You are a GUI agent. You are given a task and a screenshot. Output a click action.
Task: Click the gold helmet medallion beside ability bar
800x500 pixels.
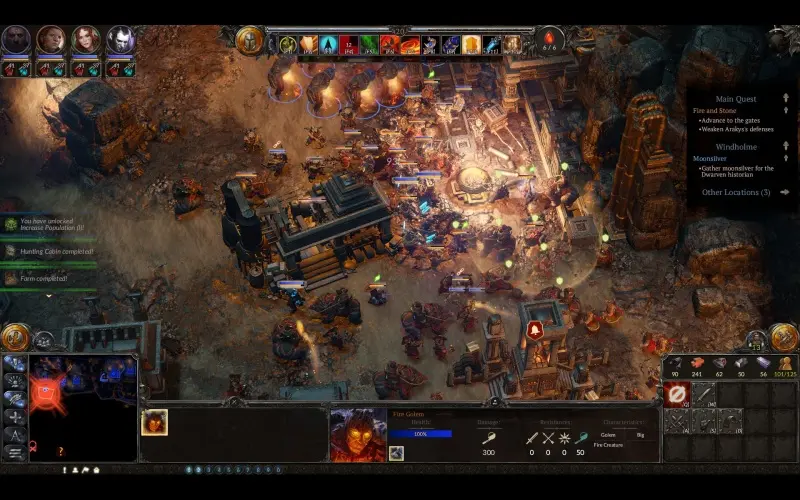pos(249,41)
